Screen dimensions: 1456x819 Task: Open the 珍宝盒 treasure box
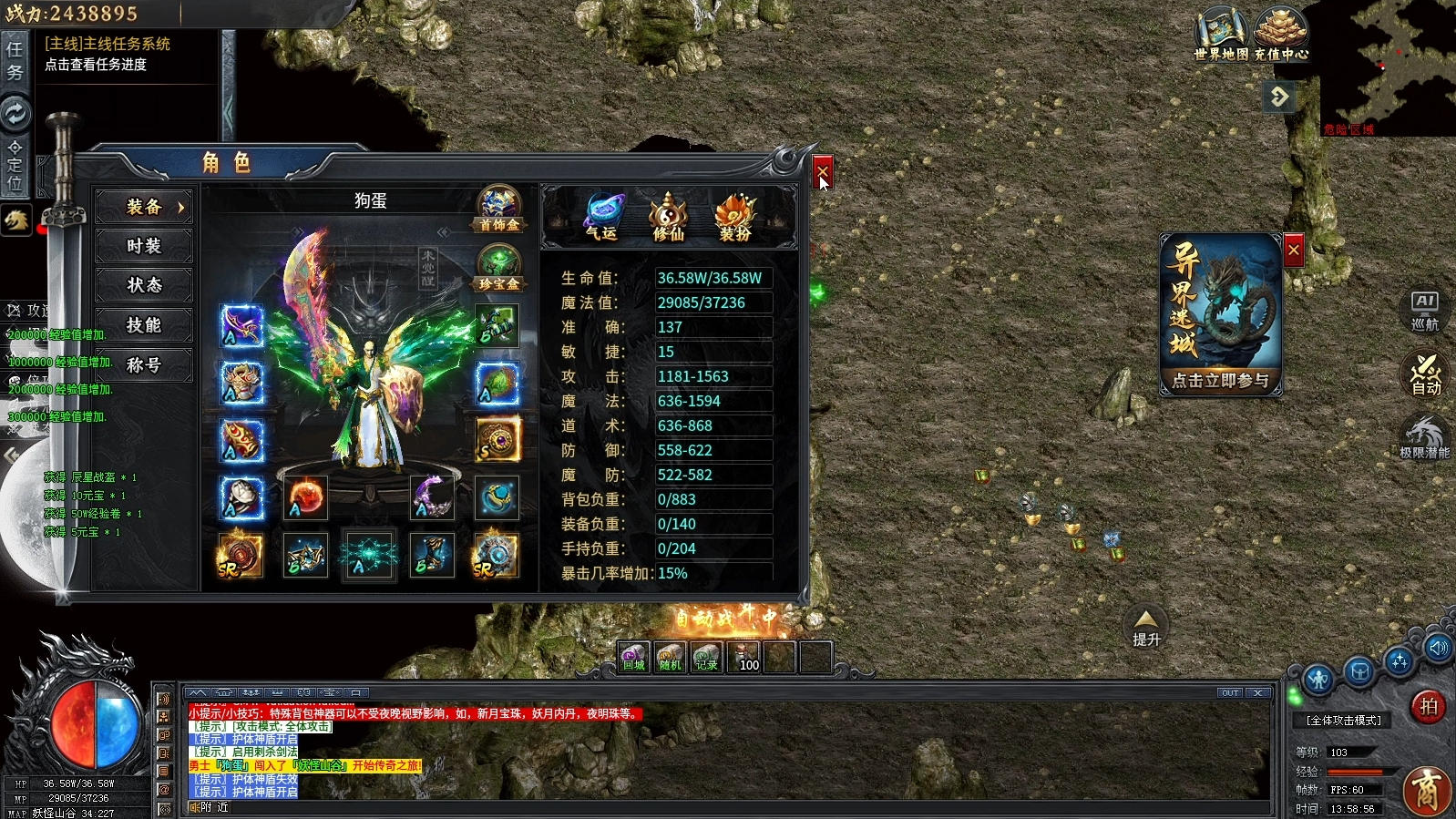coord(498,269)
